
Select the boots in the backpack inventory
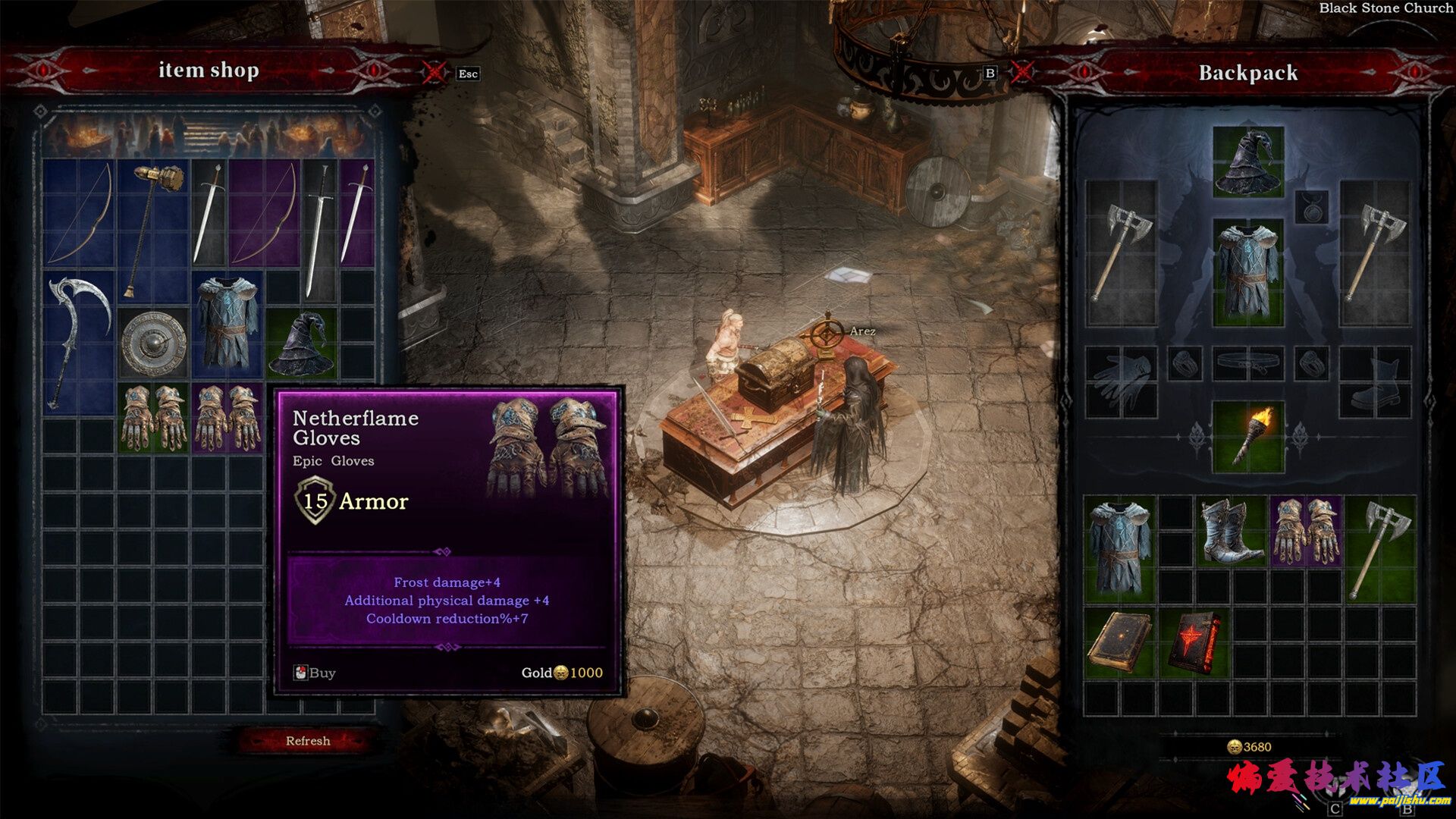(x=1230, y=530)
